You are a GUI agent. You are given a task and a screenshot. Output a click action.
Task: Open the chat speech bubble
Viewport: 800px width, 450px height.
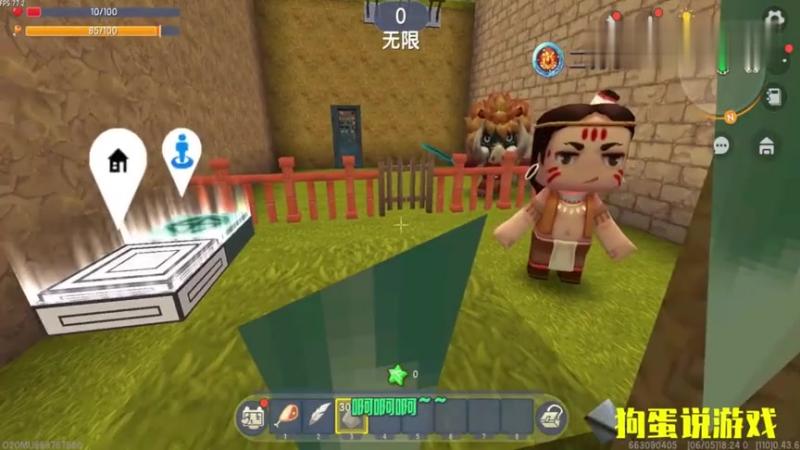(x=722, y=146)
